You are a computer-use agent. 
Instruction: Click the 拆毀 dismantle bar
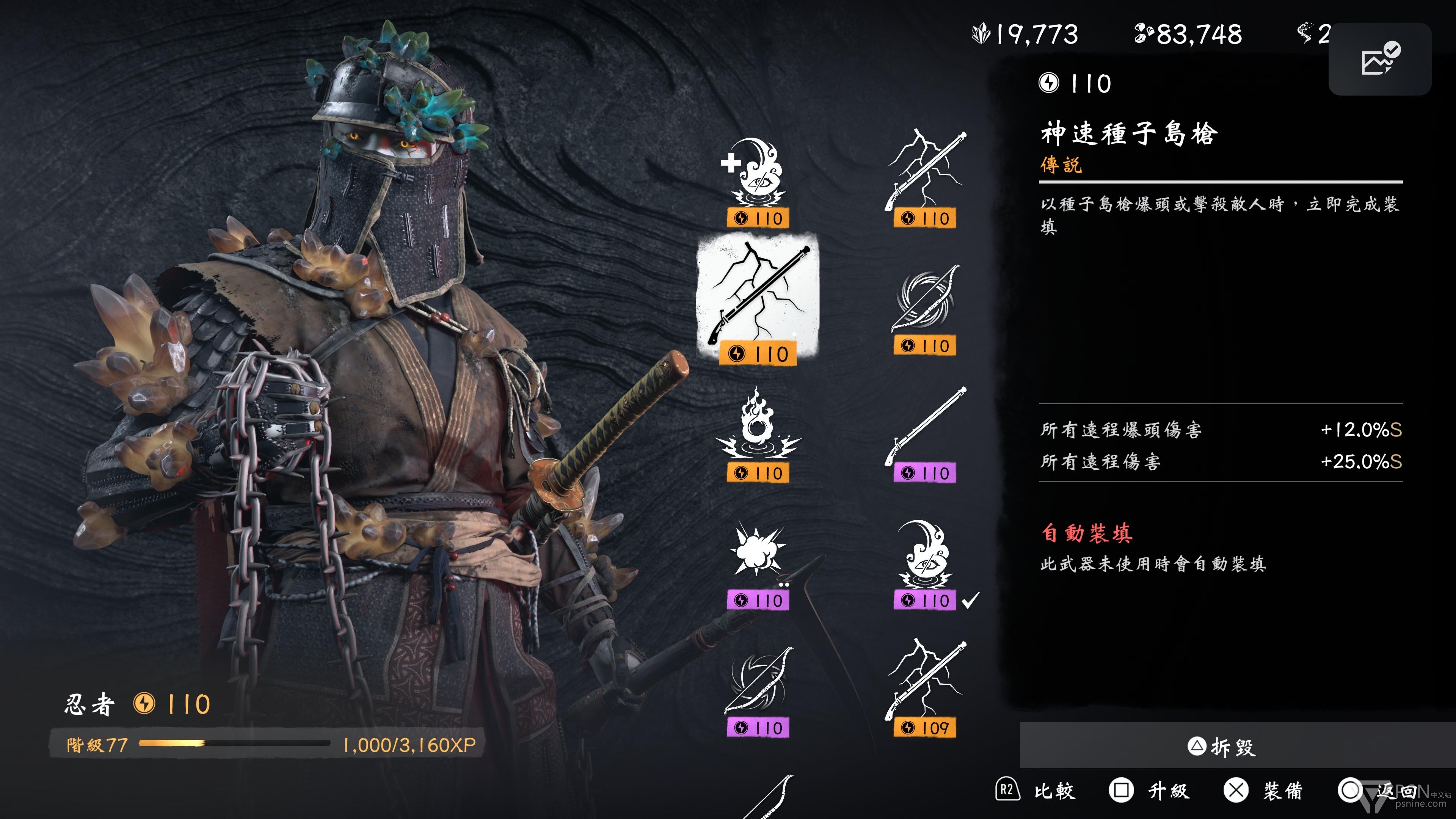click(x=1221, y=746)
